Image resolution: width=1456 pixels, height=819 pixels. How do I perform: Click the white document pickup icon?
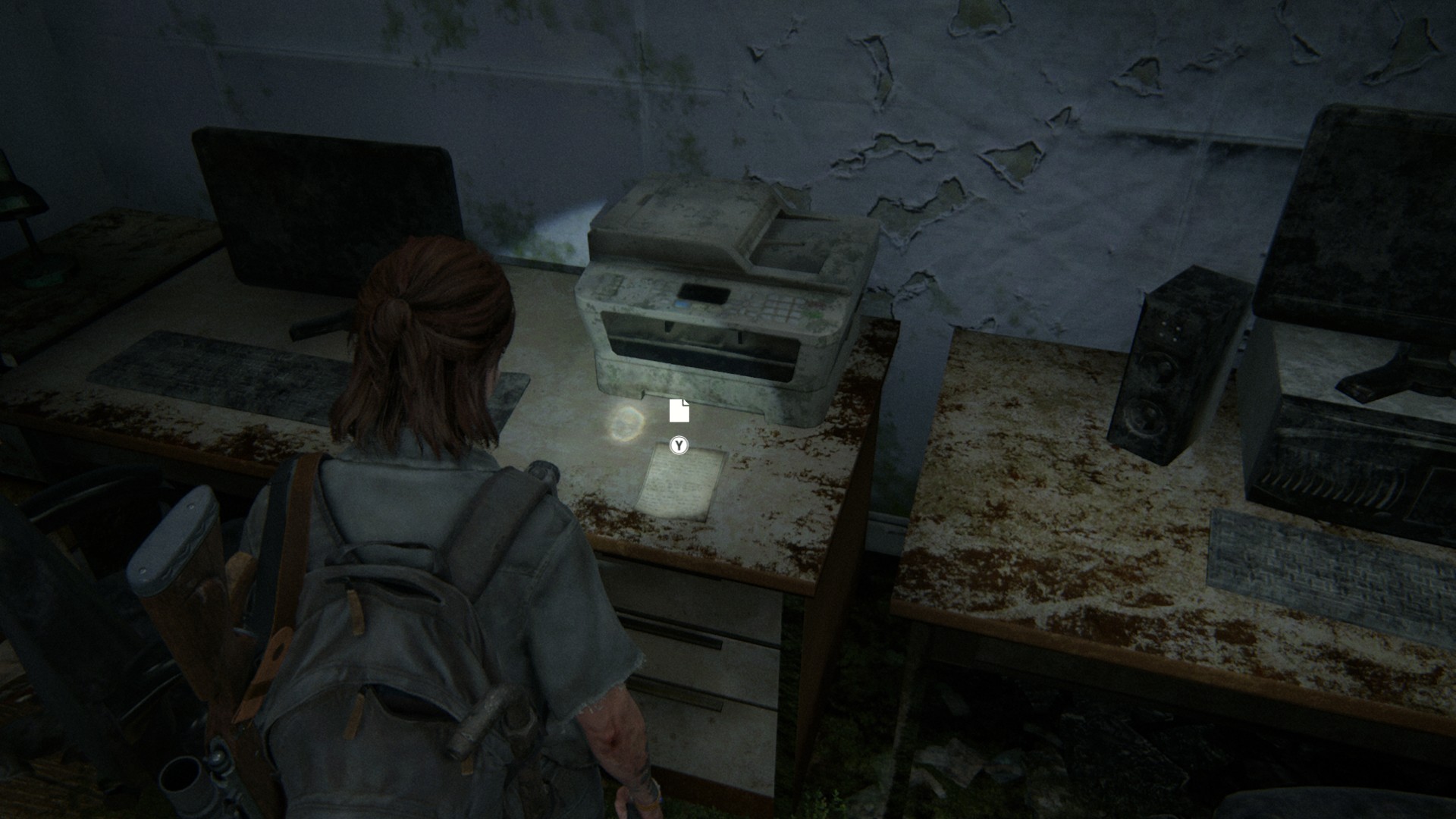pyautogui.click(x=679, y=410)
